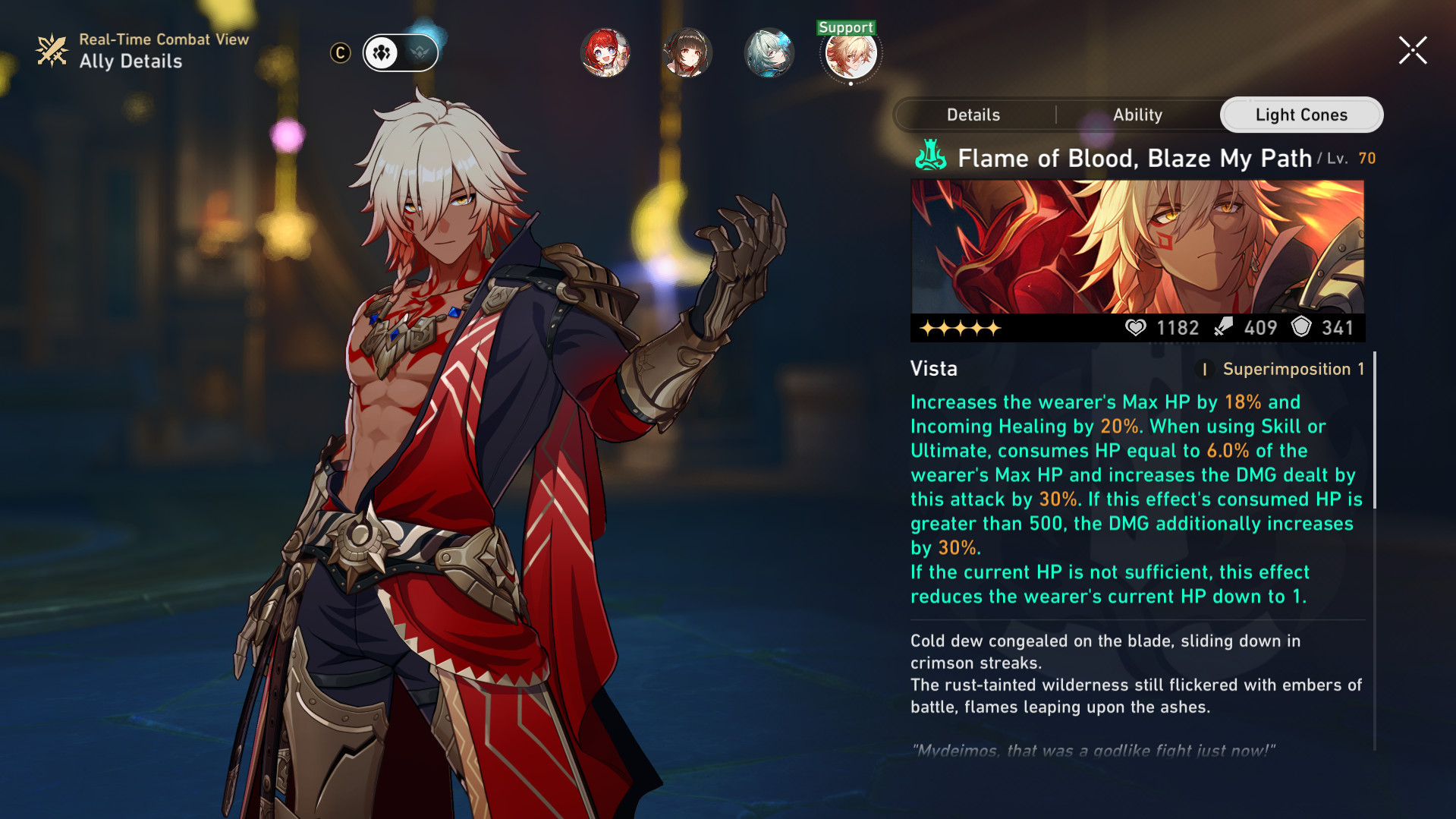Choose the dark-haired ally portrait
This screenshot has width=1456, height=819.
tap(687, 53)
